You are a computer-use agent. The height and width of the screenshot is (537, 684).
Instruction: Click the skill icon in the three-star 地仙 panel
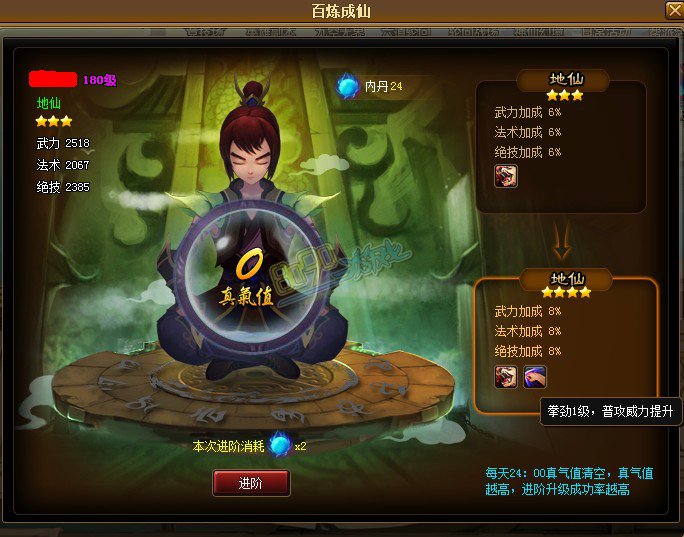pos(505,177)
